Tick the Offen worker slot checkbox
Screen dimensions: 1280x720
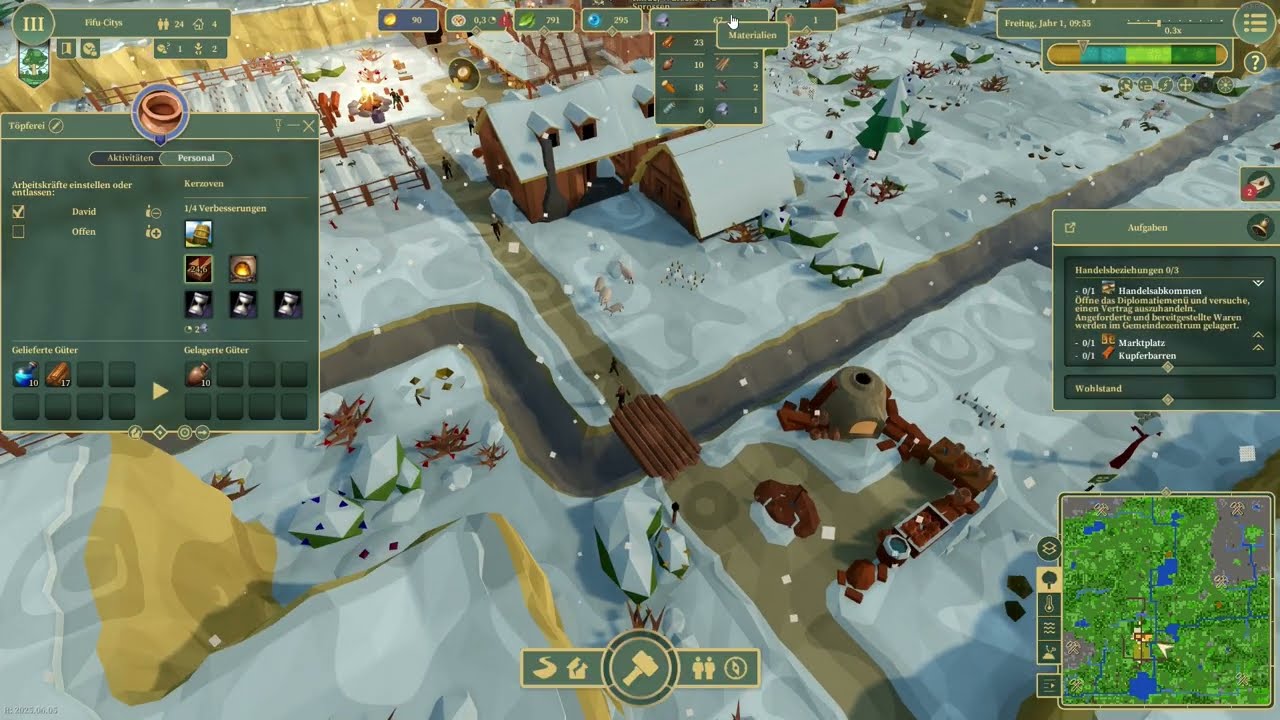click(x=18, y=232)
